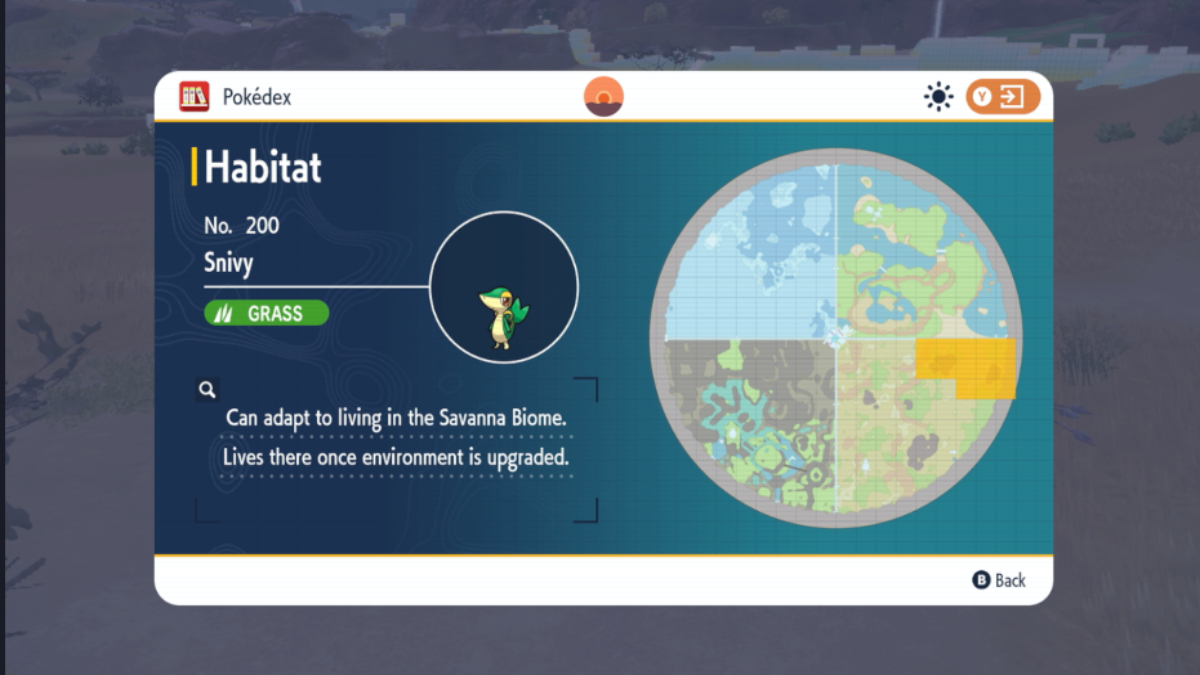1200x675 pixels.
Task: Select the GRASS type badge
Action: (x=266, y=313)
